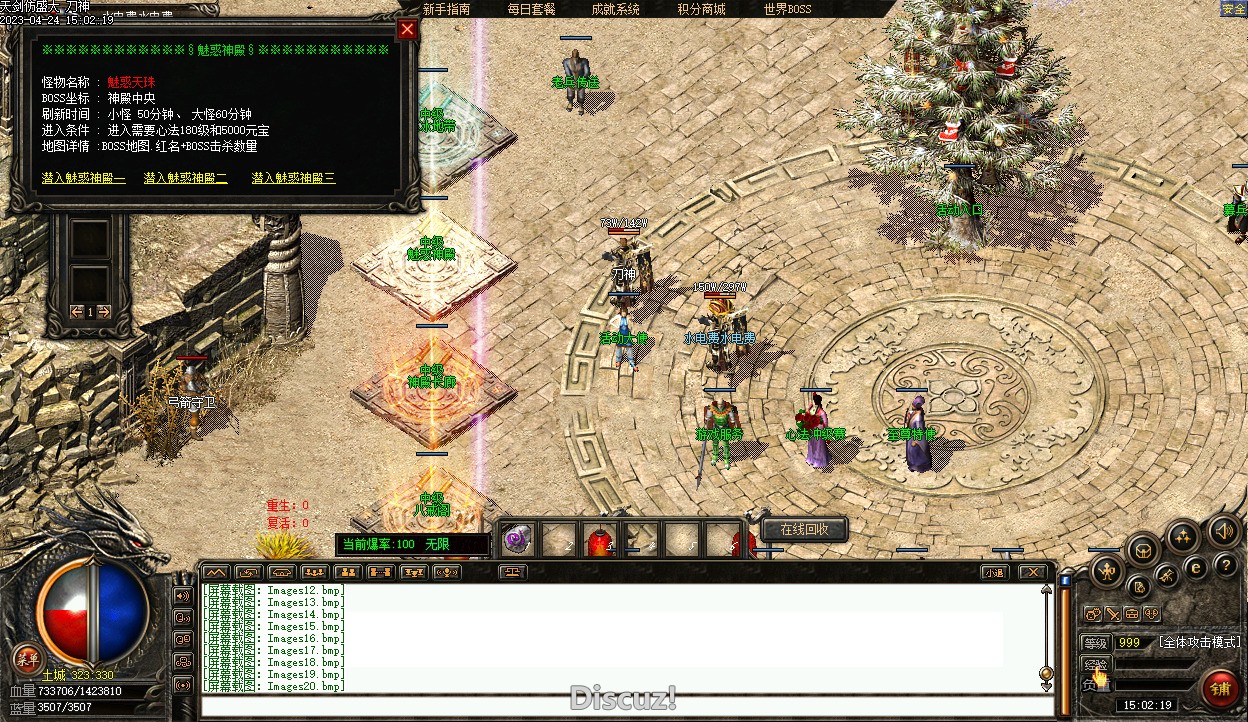The height and width of the screenshot is (722, 1248).
Task: Click the 在线回收 button
Action: 805,529
